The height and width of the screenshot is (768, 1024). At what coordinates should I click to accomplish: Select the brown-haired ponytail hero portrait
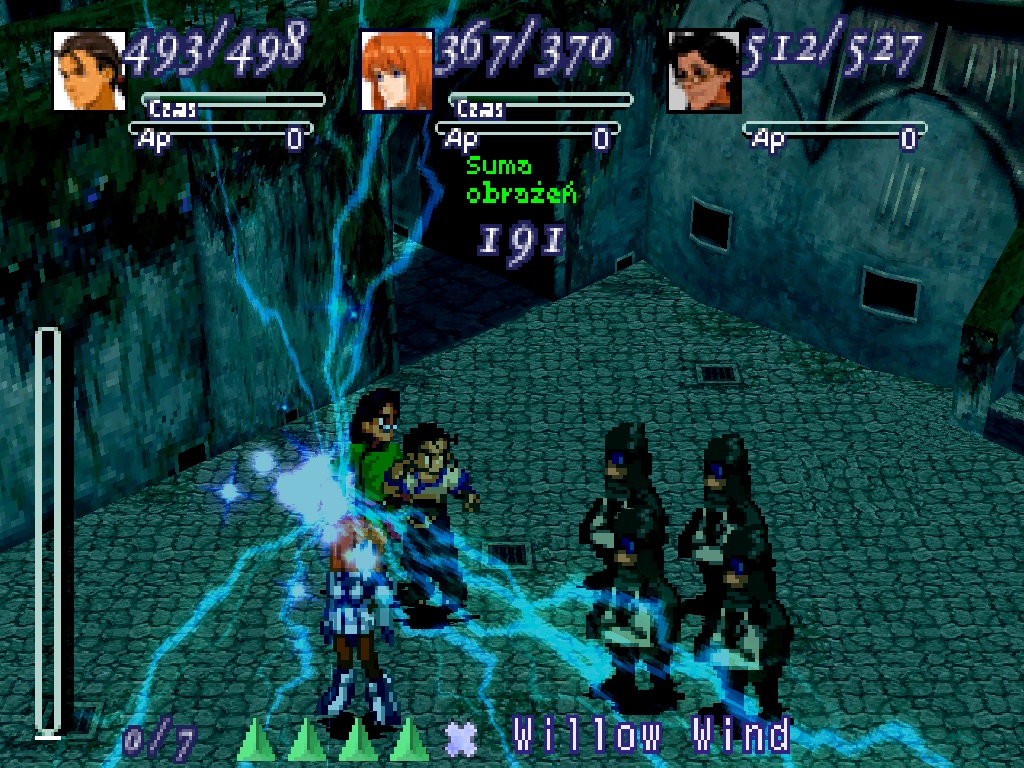[89, 70]
